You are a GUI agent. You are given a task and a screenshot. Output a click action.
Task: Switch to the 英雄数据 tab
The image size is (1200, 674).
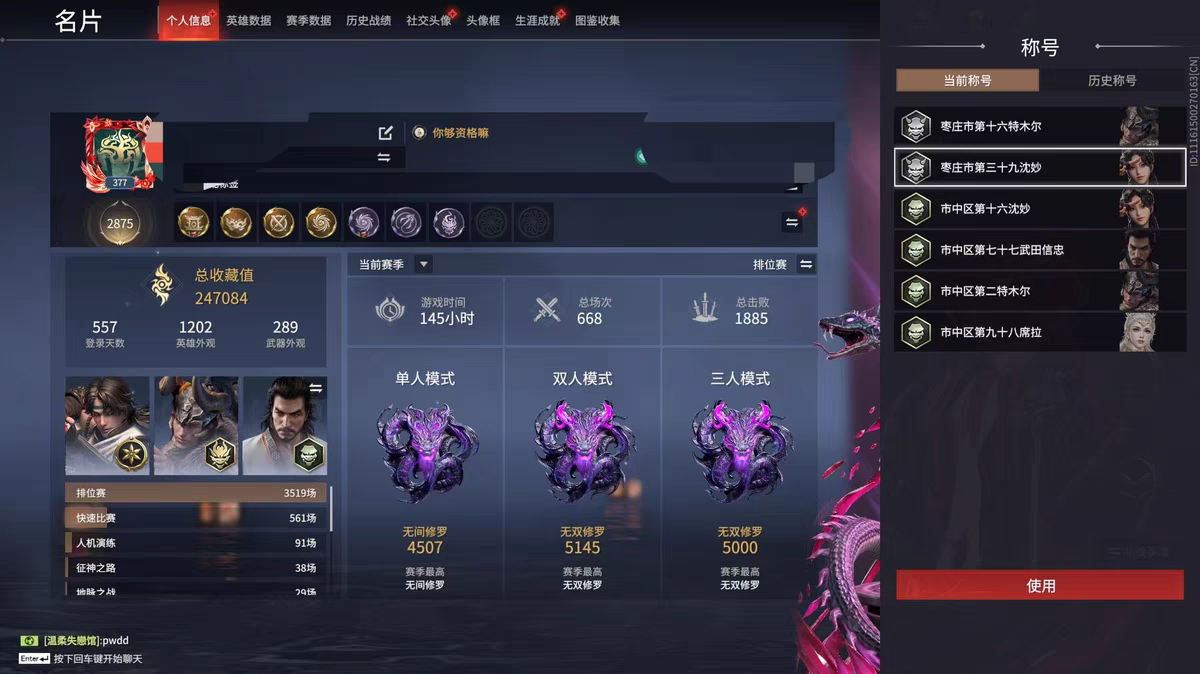248,20
